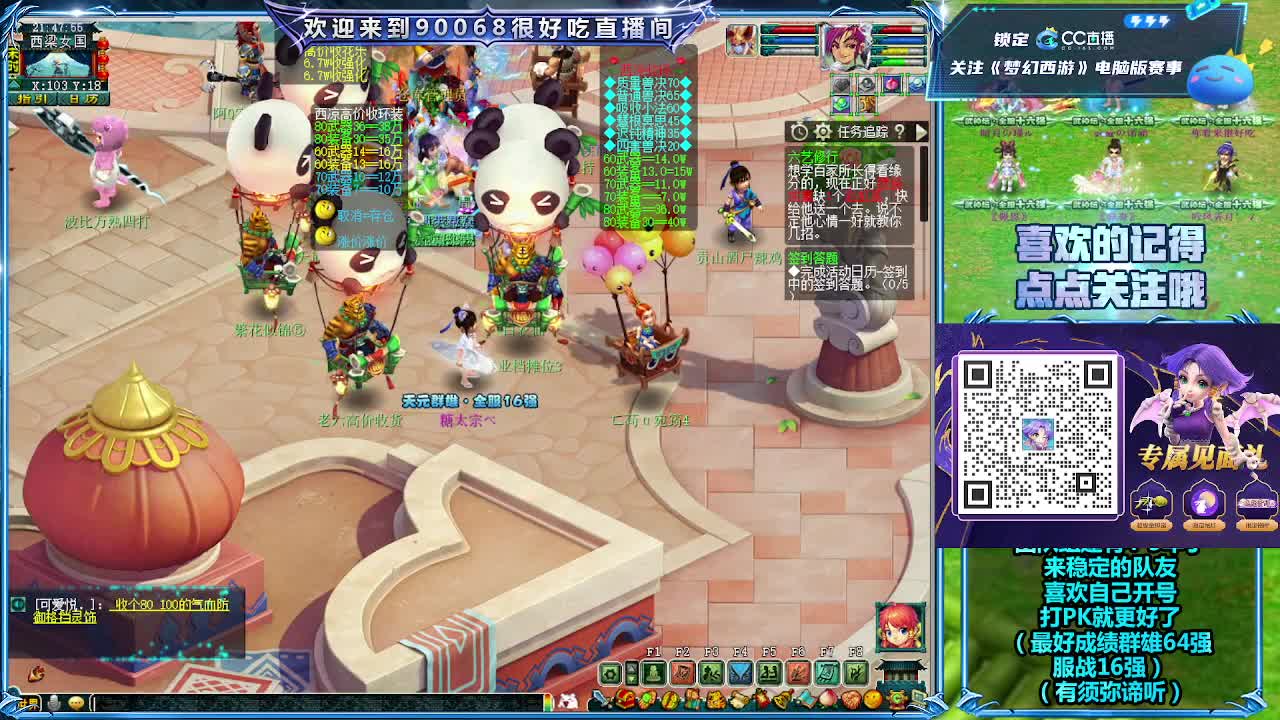Image resolution: width=1280 pixels, height=720 pixels.
Task: Click the treasure chest icon in the item hotbar
Action: 625,699
